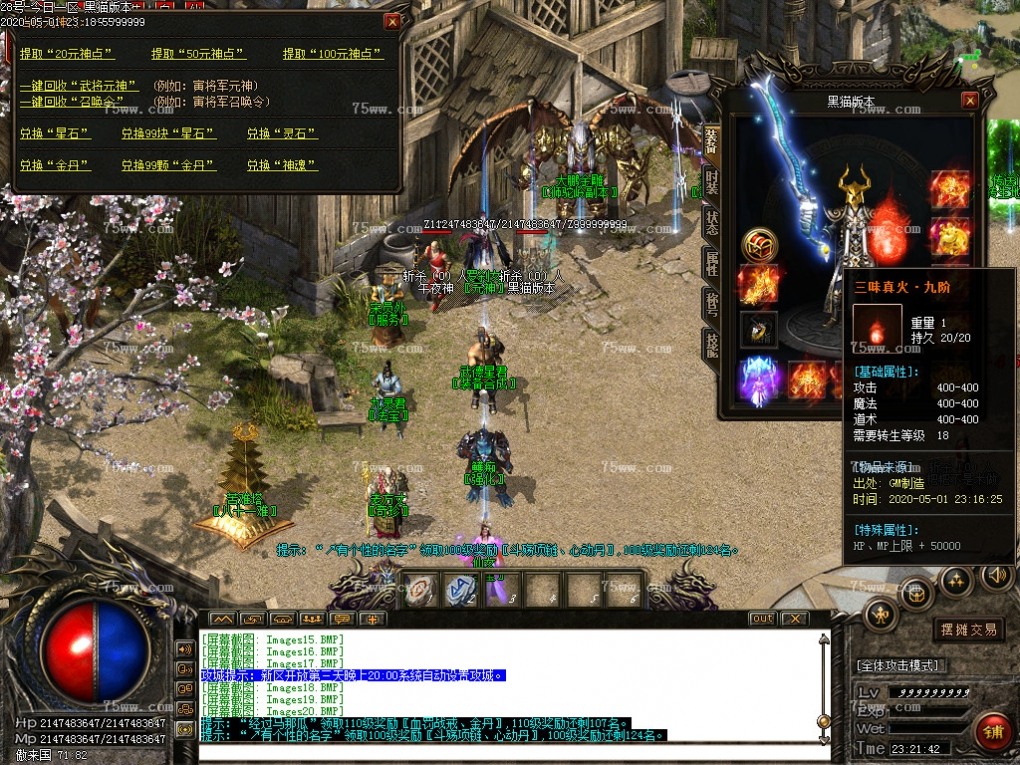Open the 状态 tab
This screenshot has height=765, width=1020.
click(x=711, y=222)
